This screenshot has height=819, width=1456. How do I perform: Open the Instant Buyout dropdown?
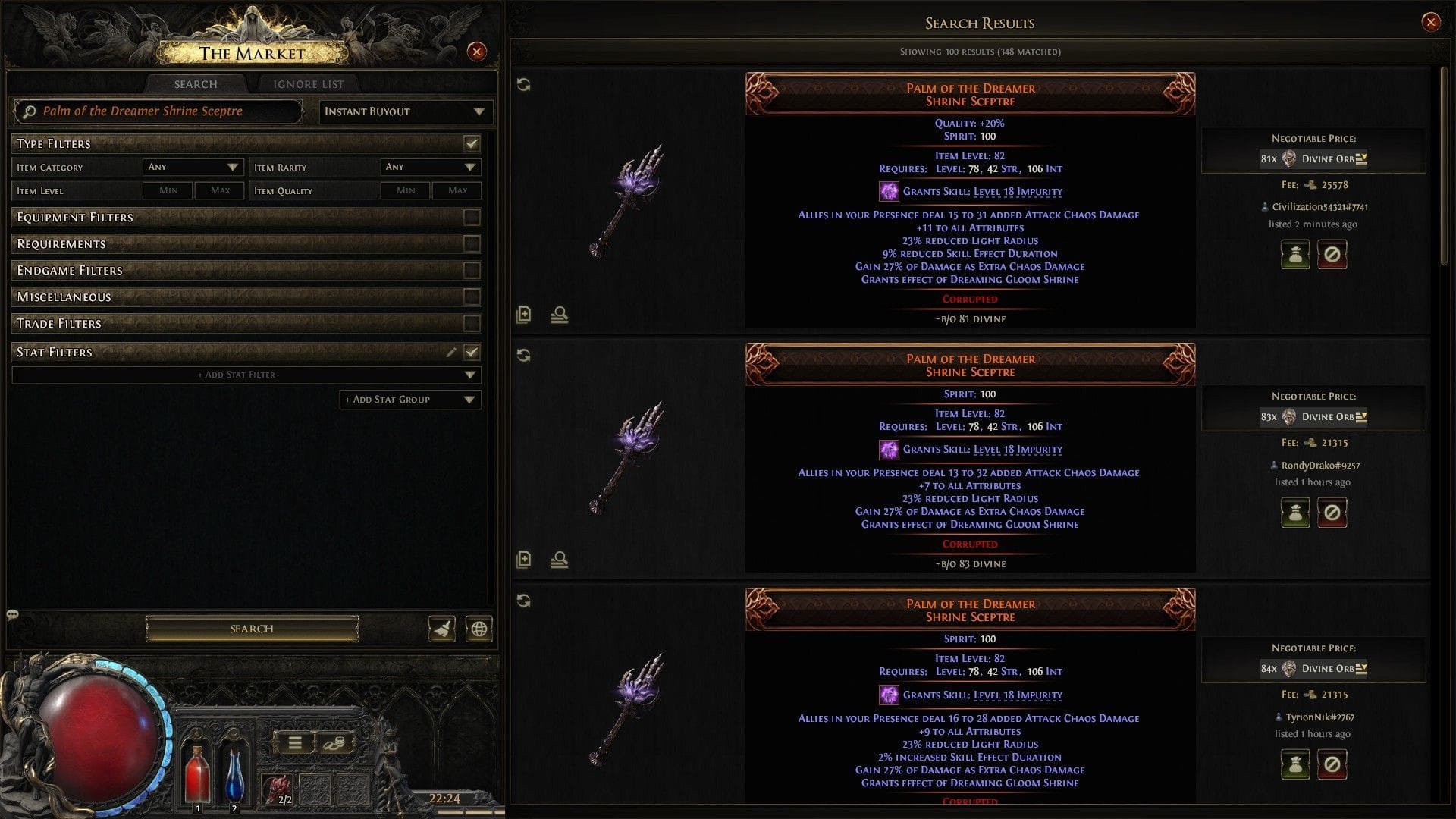click(406, 111)
